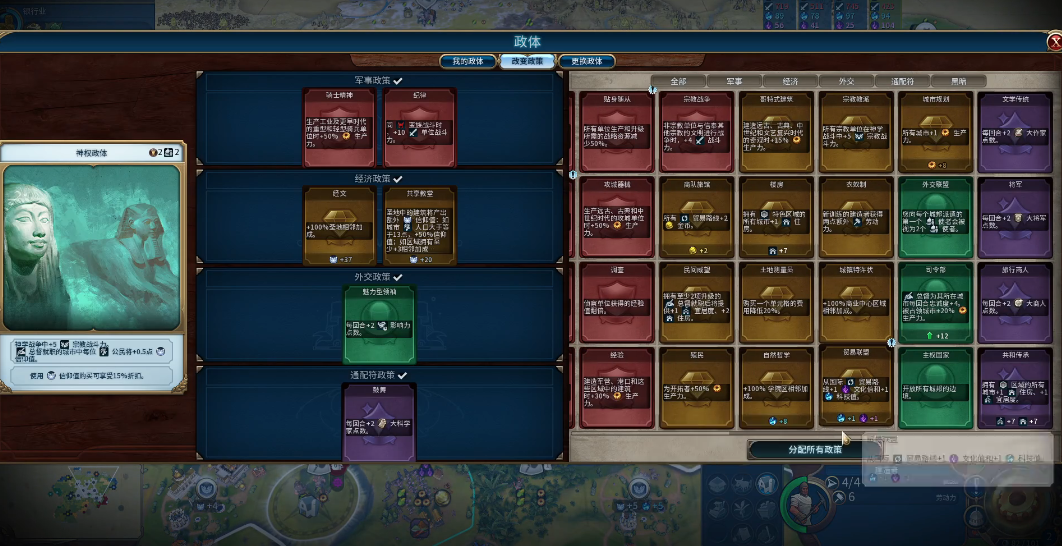Filter policy cards by 外交
Image resolution: width=1062 pixels, height=546 pixels.
pyautogui.click(x=846, y=81)
